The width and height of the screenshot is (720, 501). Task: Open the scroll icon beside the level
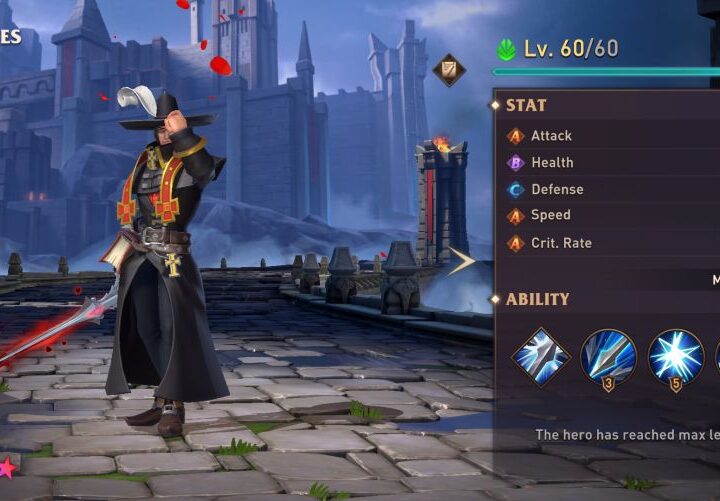[x=448, y=69]
